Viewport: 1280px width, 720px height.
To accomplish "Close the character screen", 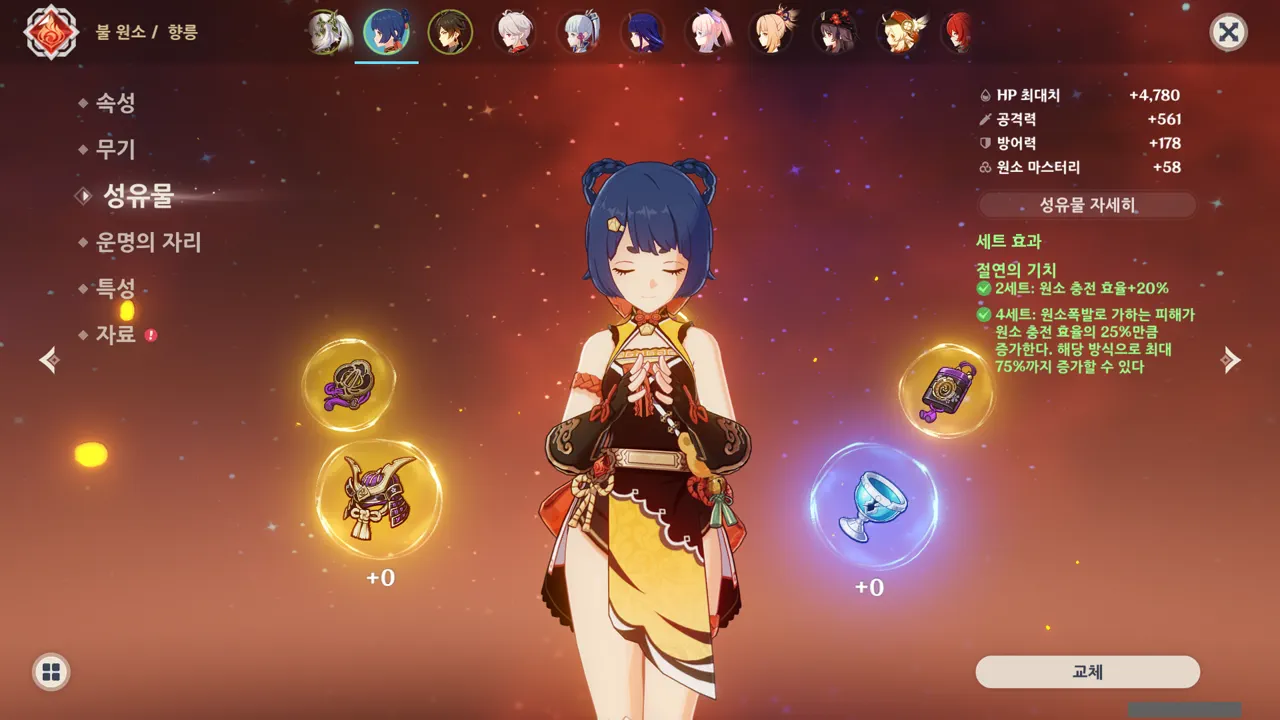I will (x=1228, y=32).
